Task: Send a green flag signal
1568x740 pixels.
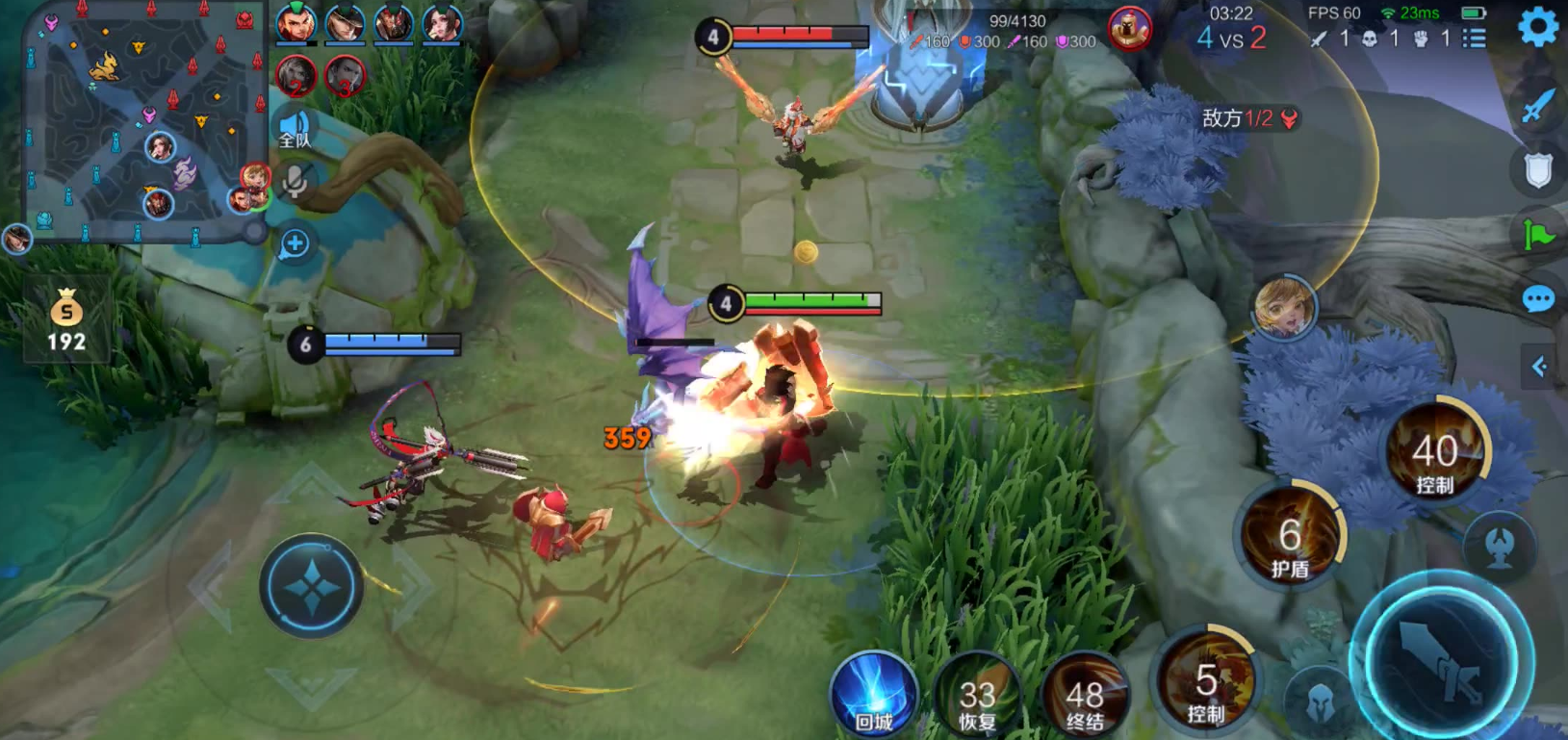Action: tap(1538, 234)
